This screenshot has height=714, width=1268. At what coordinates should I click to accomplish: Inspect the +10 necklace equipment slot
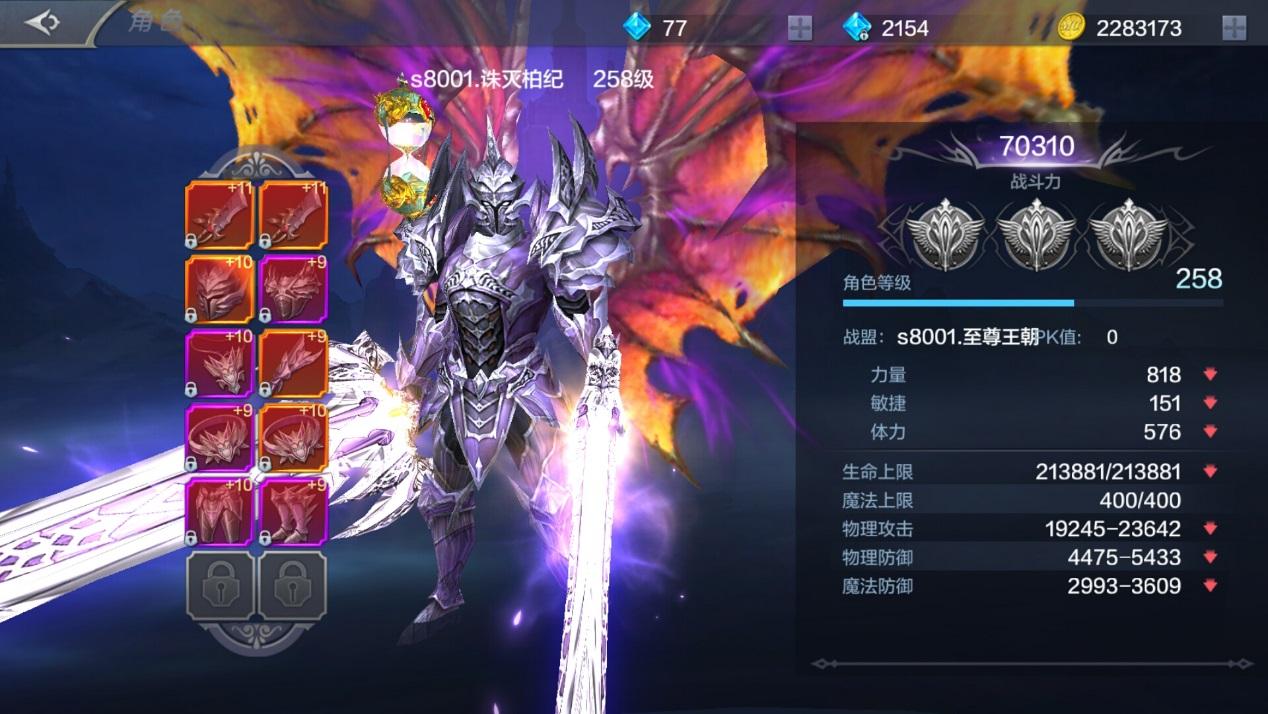tap(220, 364)
